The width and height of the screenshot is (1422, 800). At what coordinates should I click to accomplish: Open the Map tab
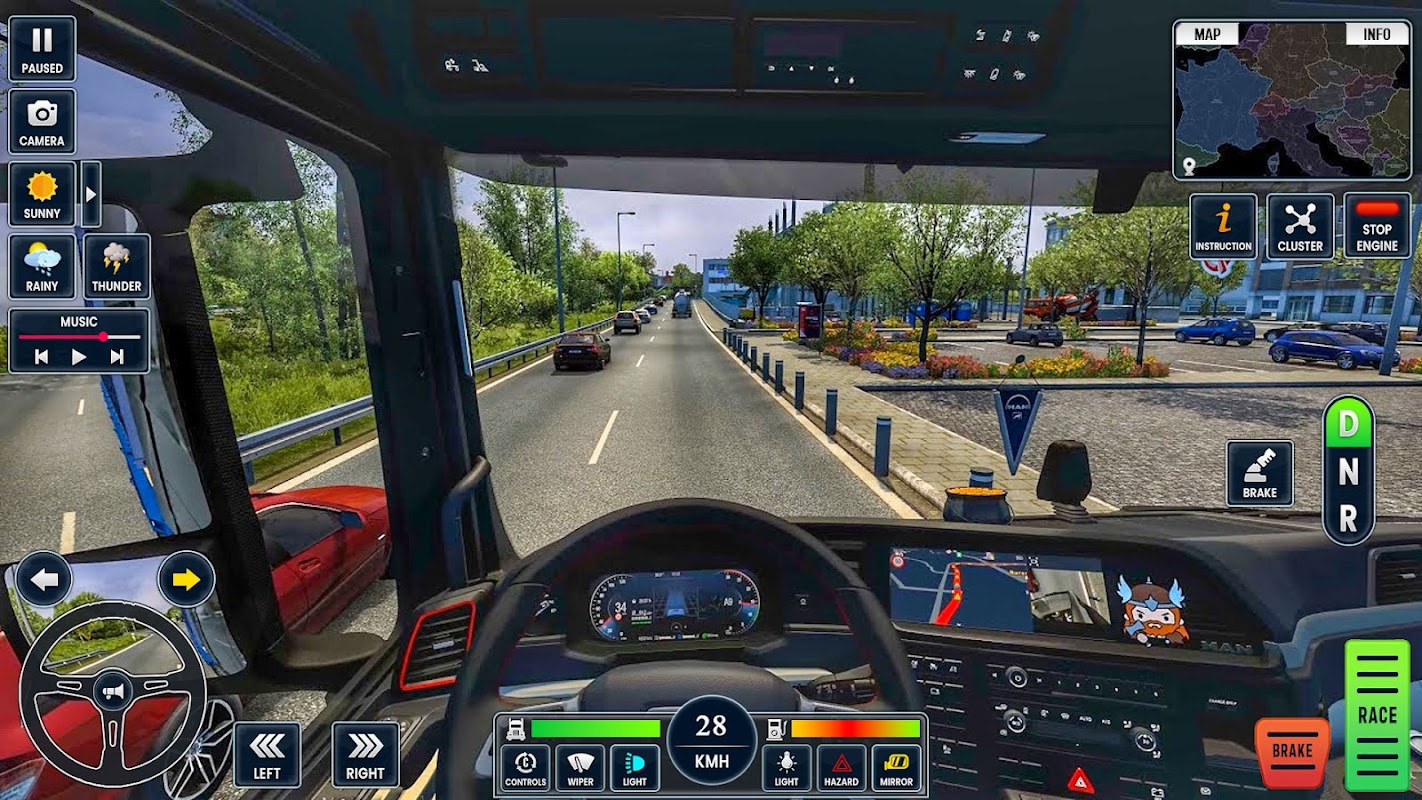(x=1207, y=34)
